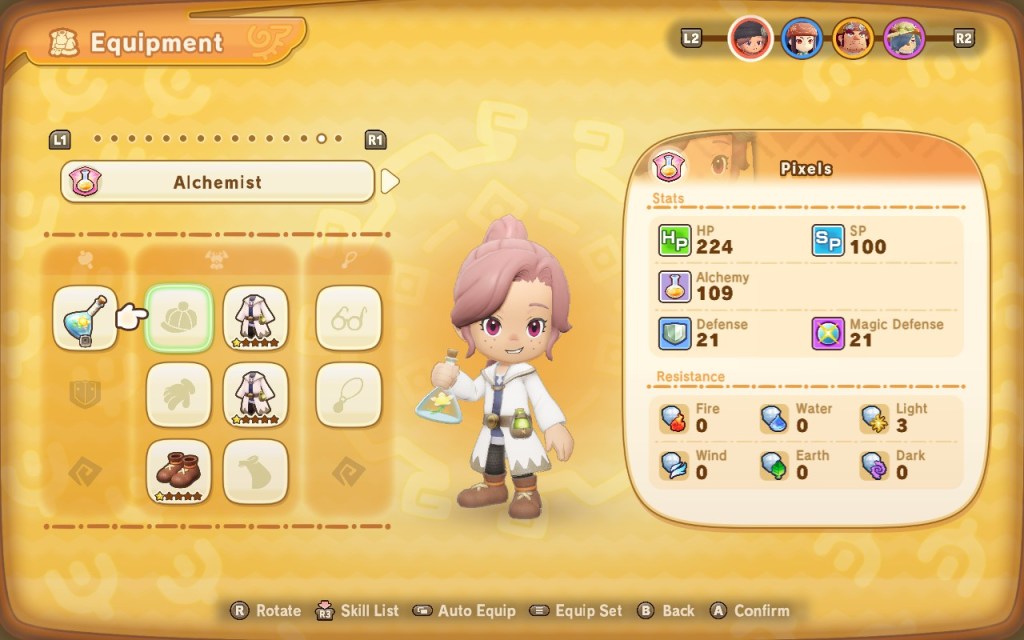Choose the empty gloves equipment slot
The width and height of the screenshot is (1024, 640).
click(179, 394)
